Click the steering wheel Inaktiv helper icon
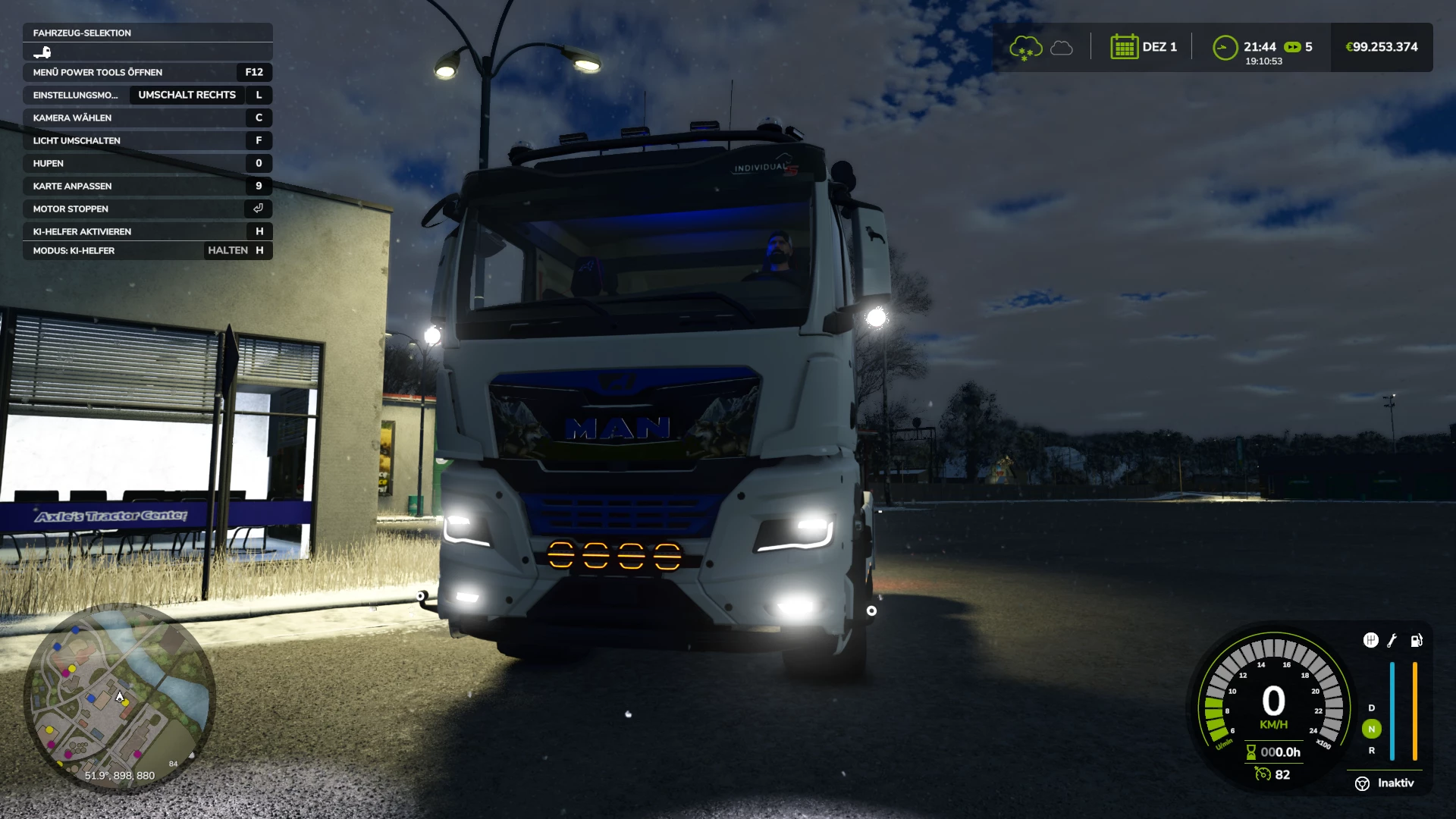This screenshot has height=819, width=1456. pos(1362,783)
